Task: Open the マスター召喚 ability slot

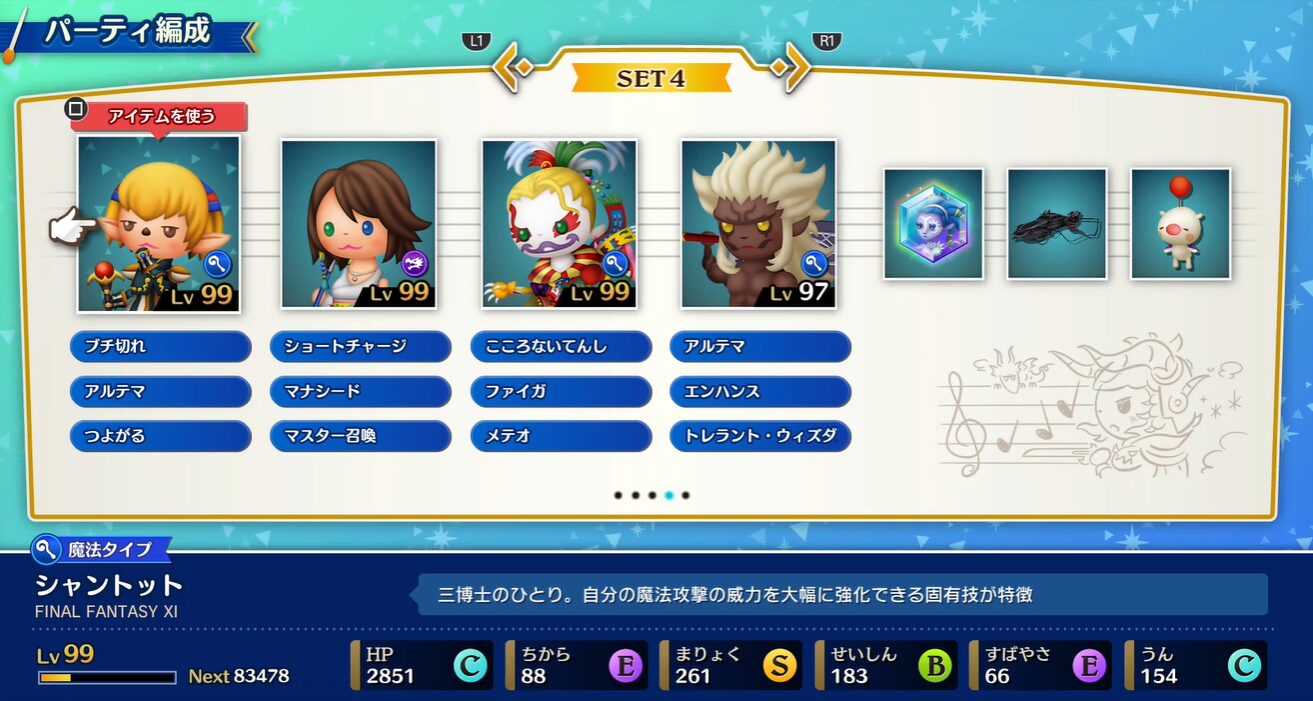Action: pyautogui.click(x=360, y=436)
